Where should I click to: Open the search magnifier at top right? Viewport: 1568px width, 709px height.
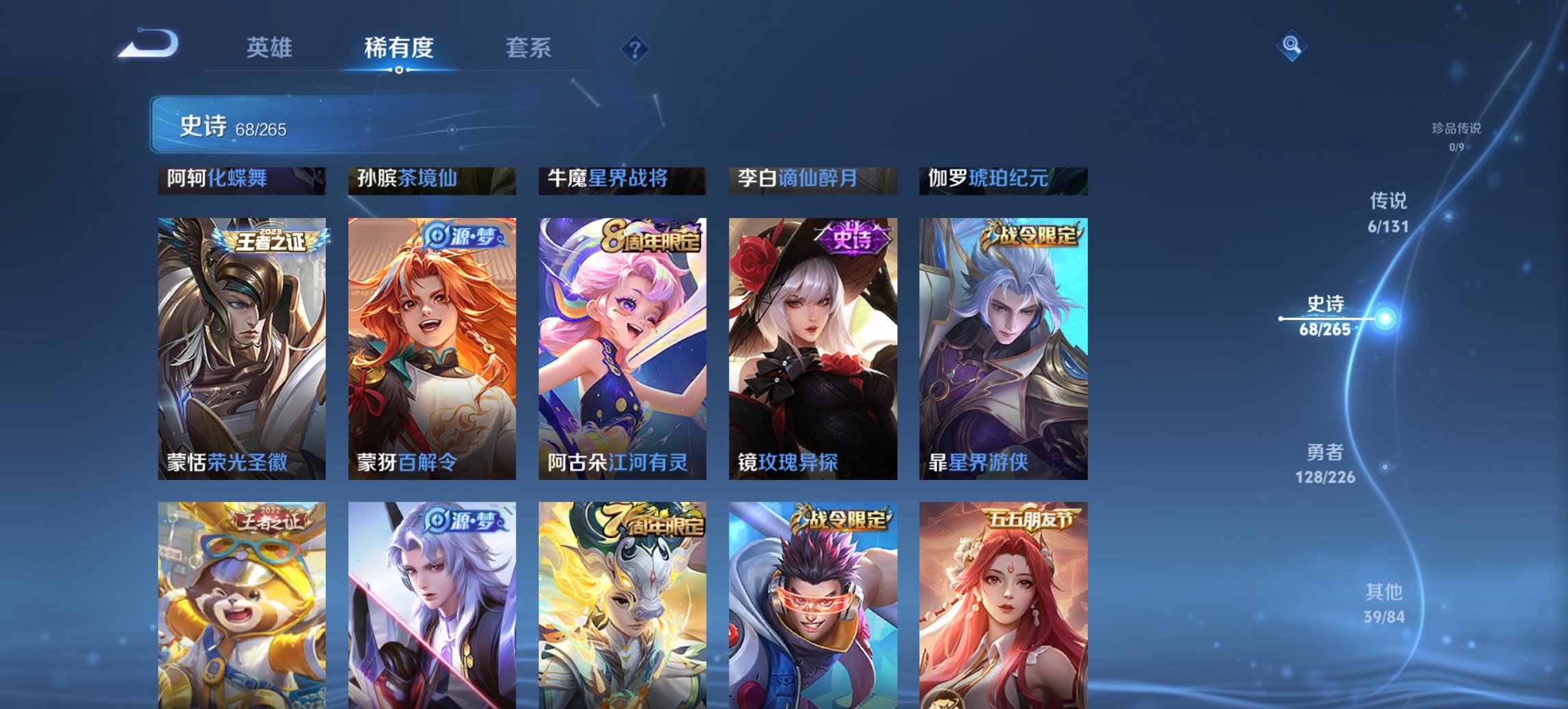pyautogui.click(x=1291, y=46)
